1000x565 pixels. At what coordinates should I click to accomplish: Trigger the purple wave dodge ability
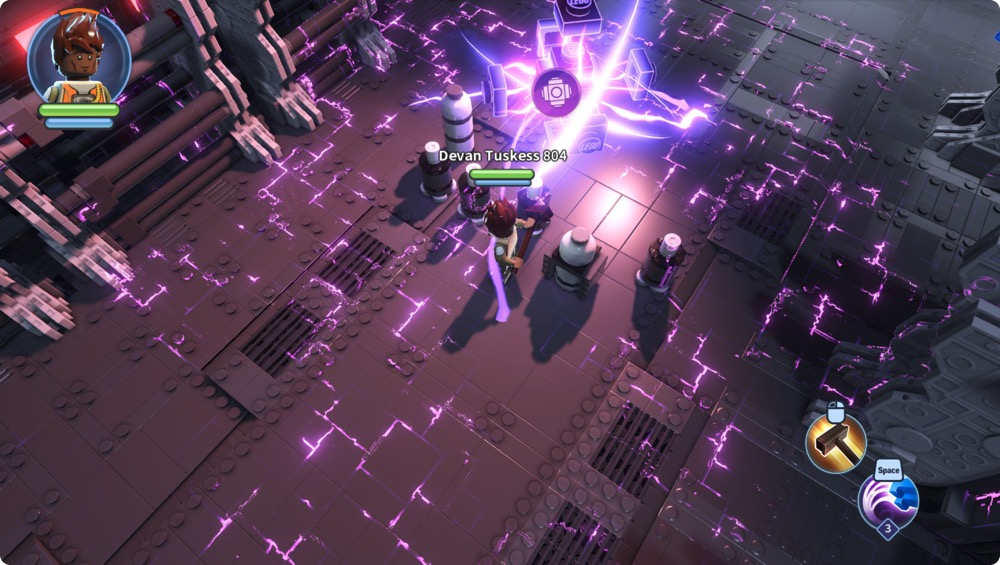point(887,499)
